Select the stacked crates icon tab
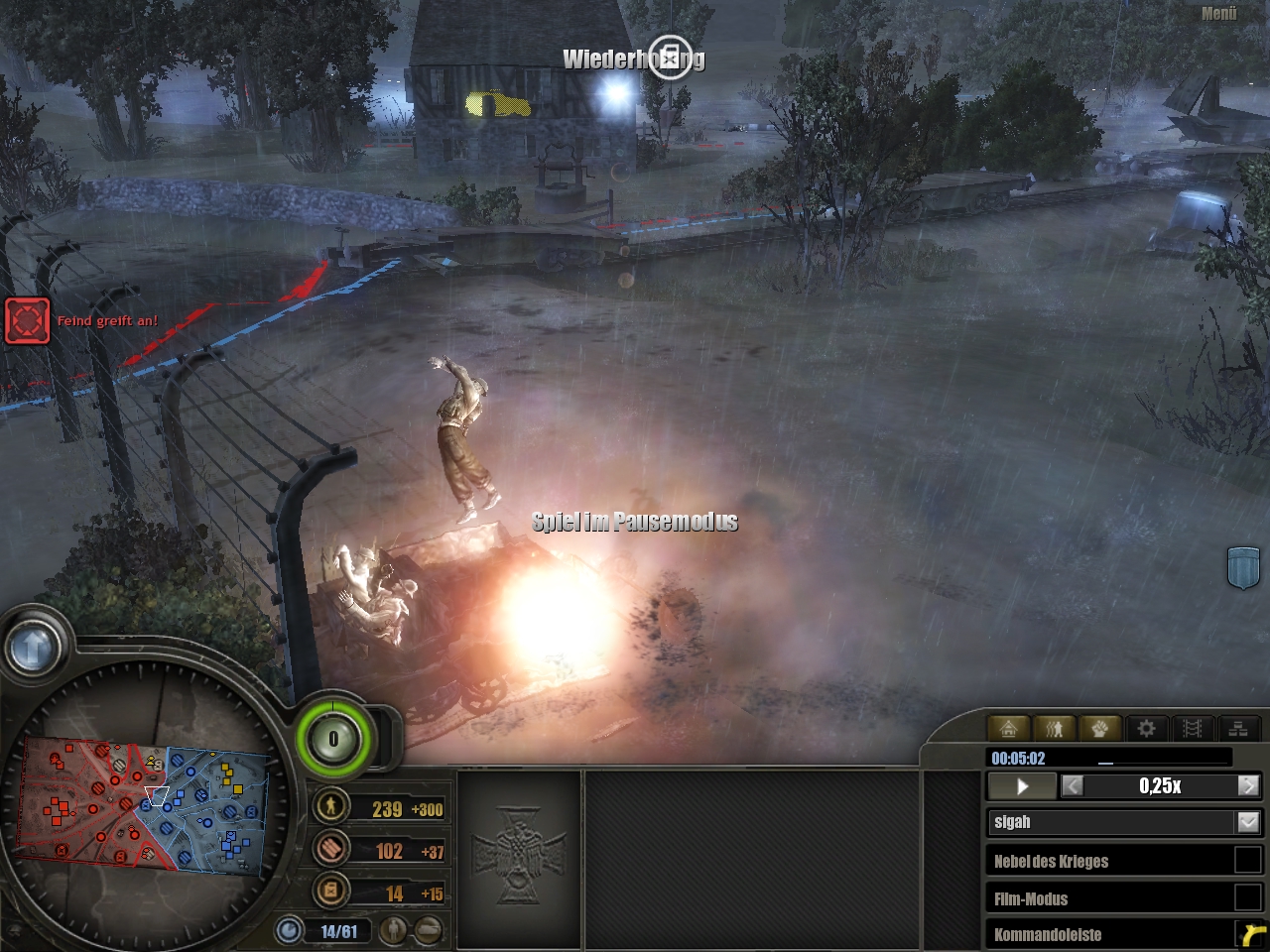1270x952 pixels. [1238, 729]
